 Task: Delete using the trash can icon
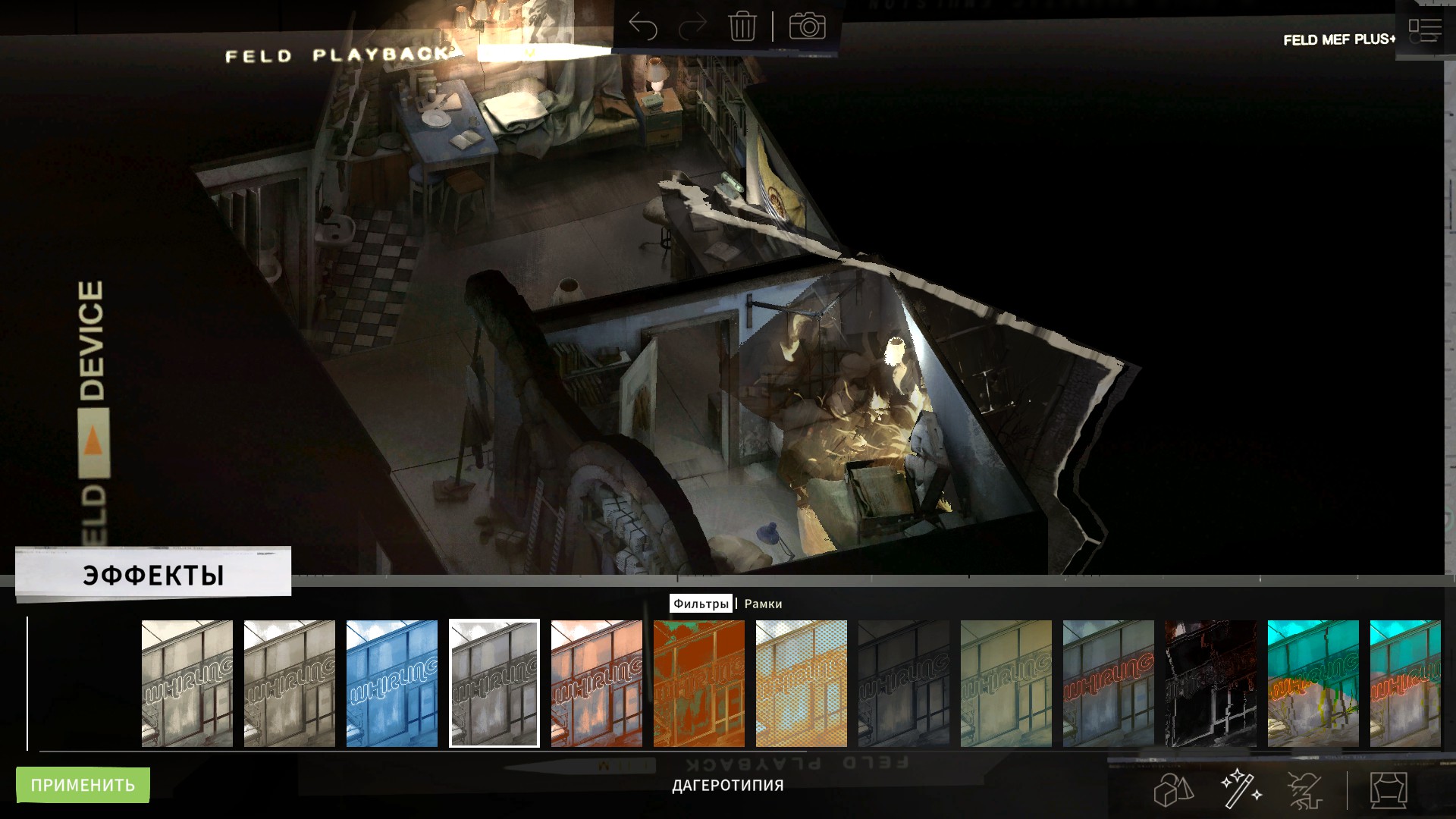[x=742, y=27]
